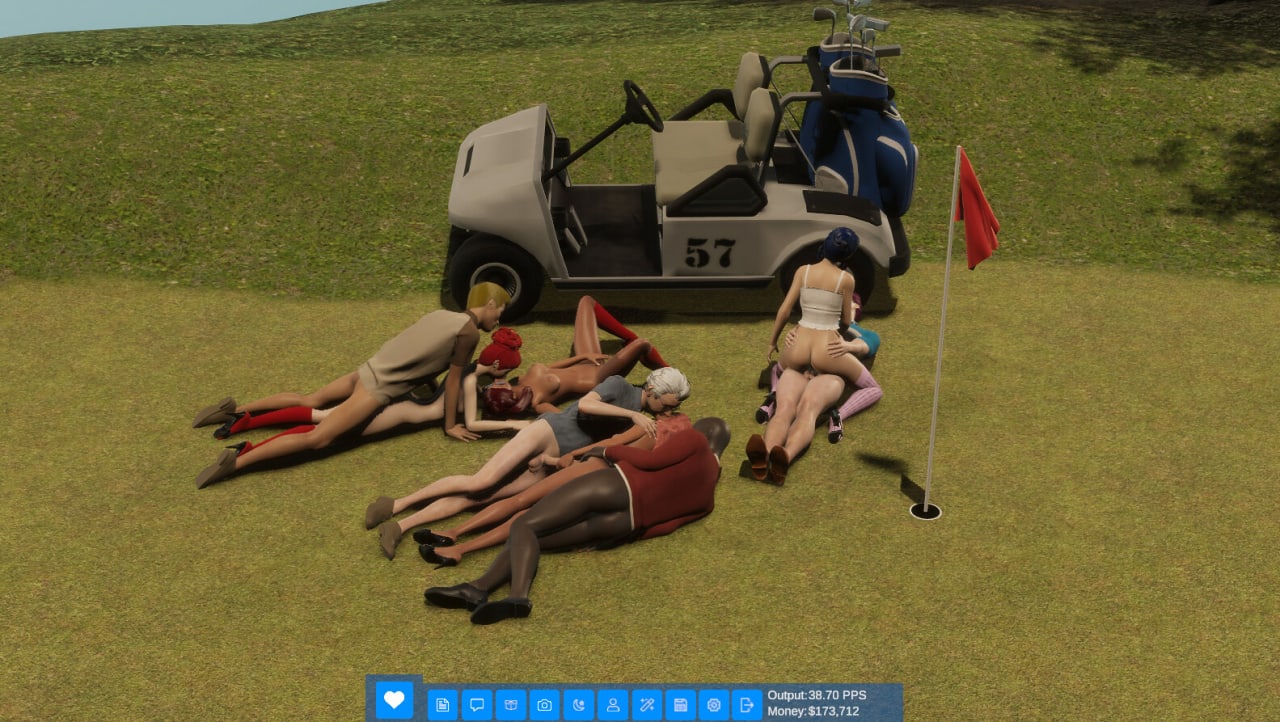Open the gear settings icon
The image size is (1280, 722).
(713, 705)
